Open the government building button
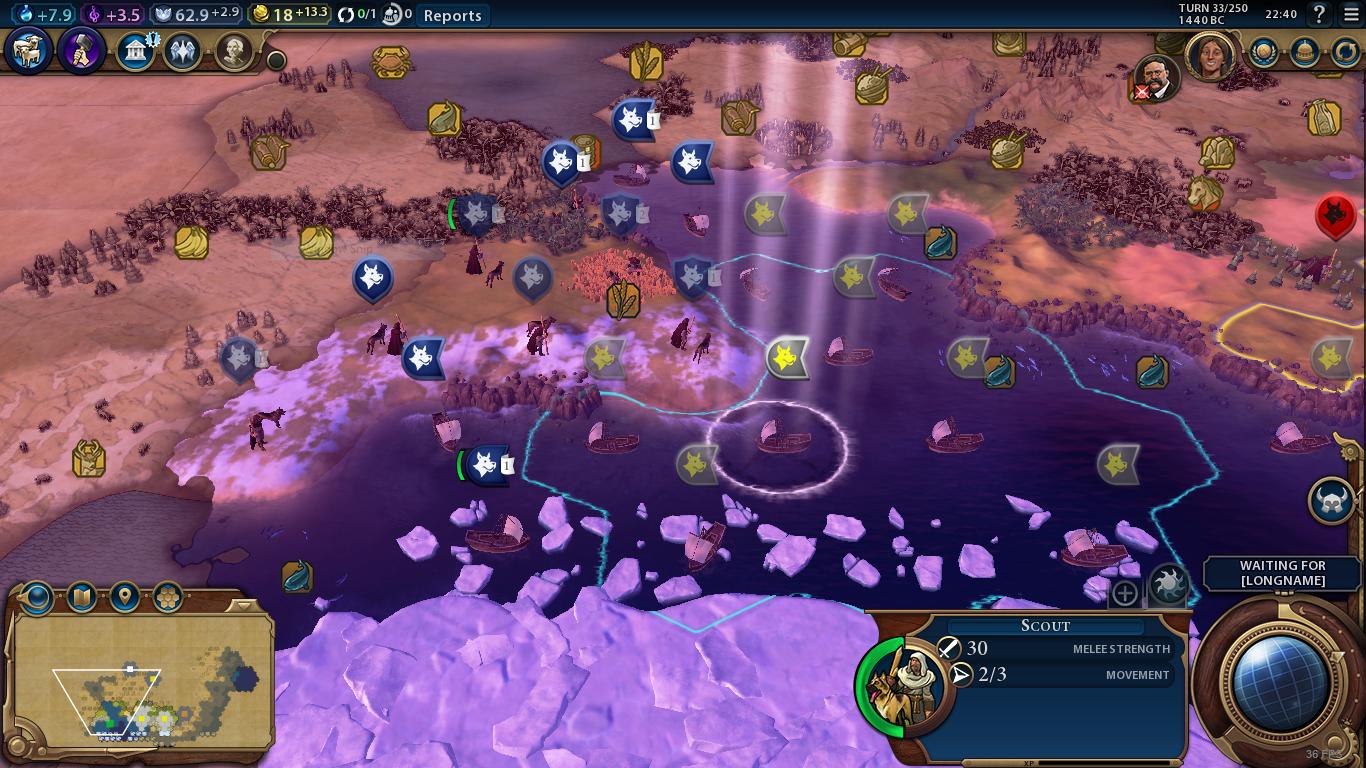Image resolution: width=1366 pixels, height=768 pixels. 135,51
